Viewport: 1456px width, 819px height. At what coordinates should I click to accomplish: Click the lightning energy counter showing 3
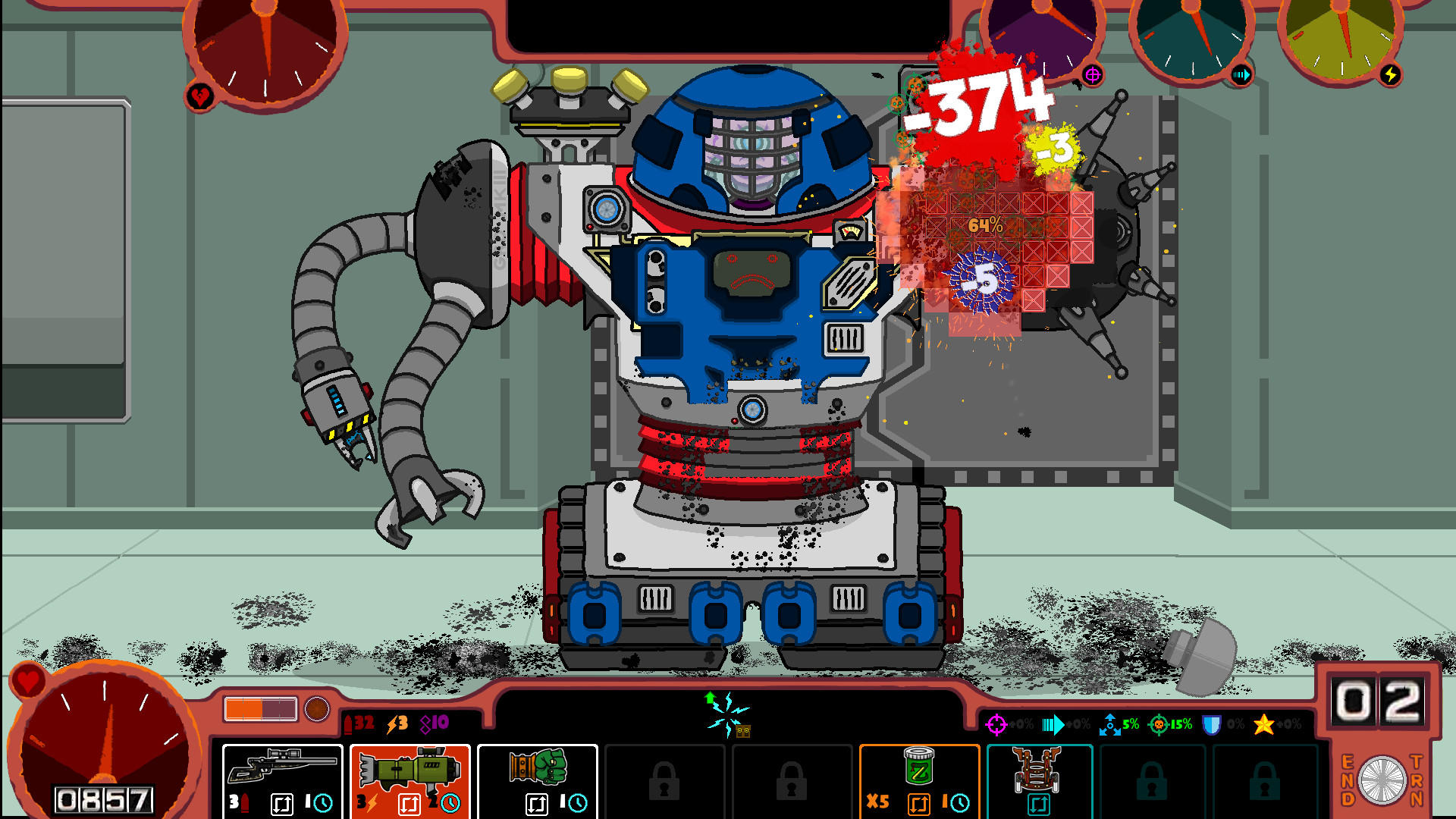pyautogui.click(x=397, y=725)
